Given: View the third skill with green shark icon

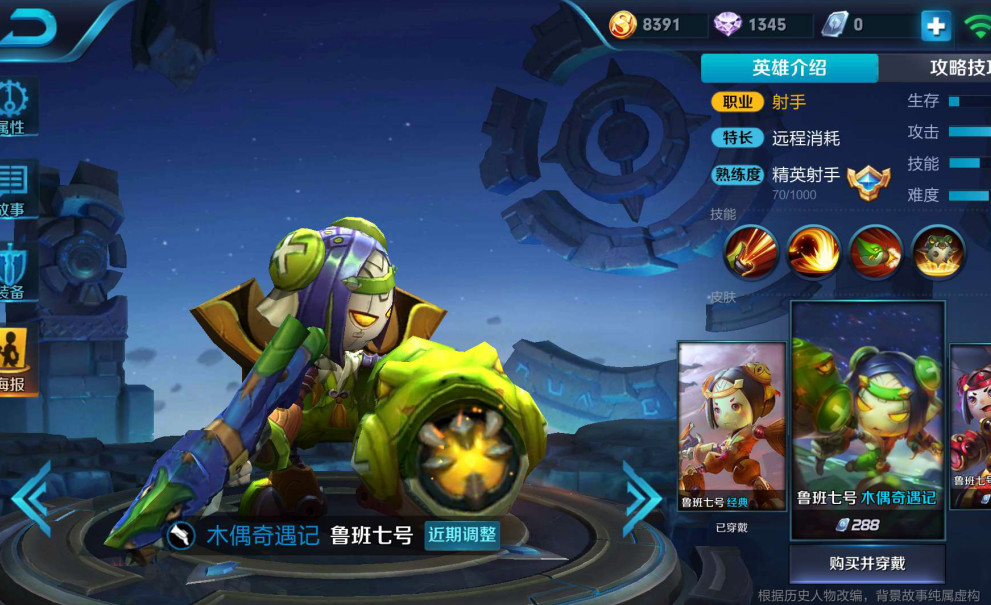Looking at the screenshot, I should pyautogui.click(x=875, y=251).
